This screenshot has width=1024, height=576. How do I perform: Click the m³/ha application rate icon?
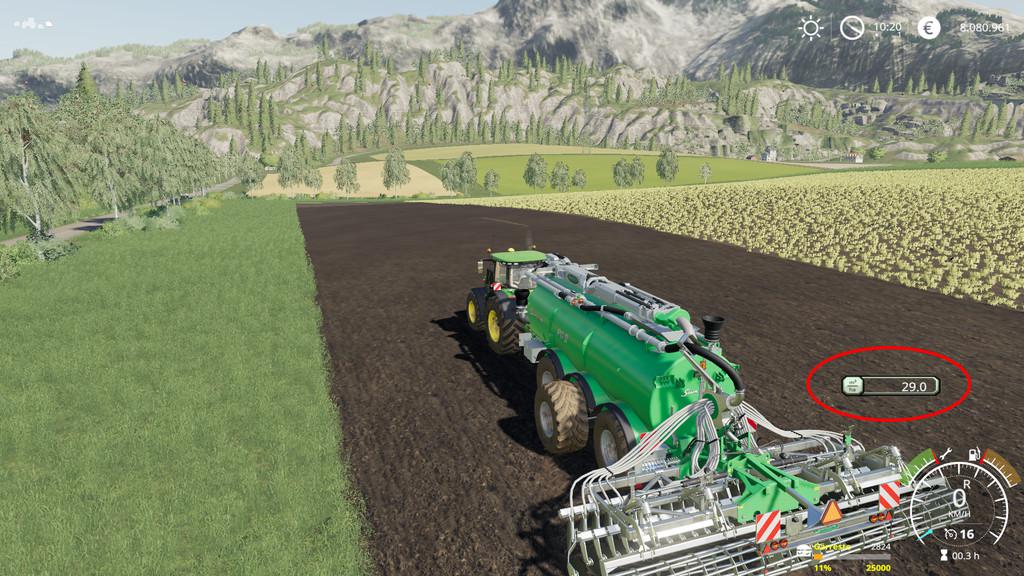point(853,384)
